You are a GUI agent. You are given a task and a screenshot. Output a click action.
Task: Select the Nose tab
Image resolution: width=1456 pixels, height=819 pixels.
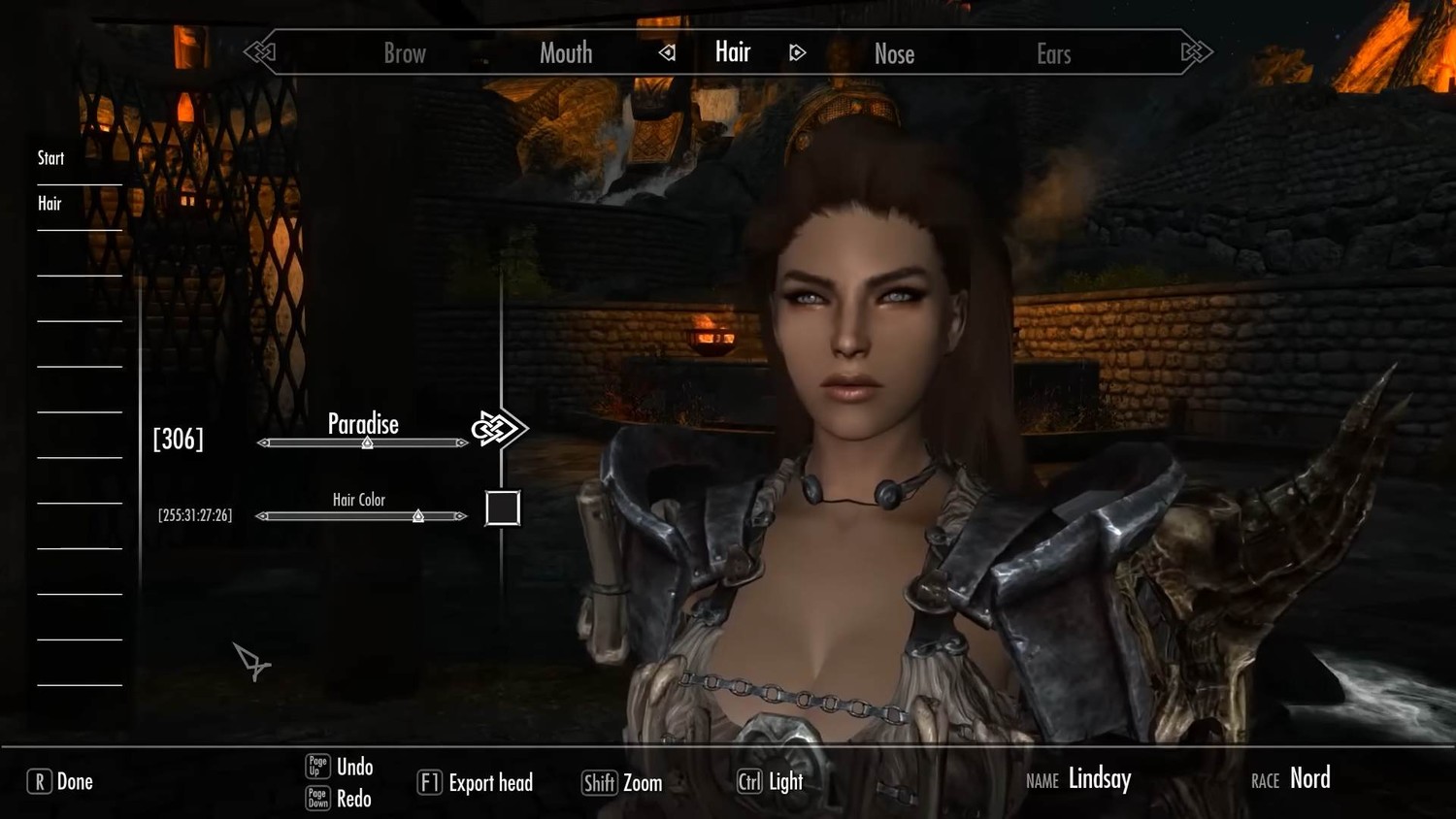pos(894,54)
